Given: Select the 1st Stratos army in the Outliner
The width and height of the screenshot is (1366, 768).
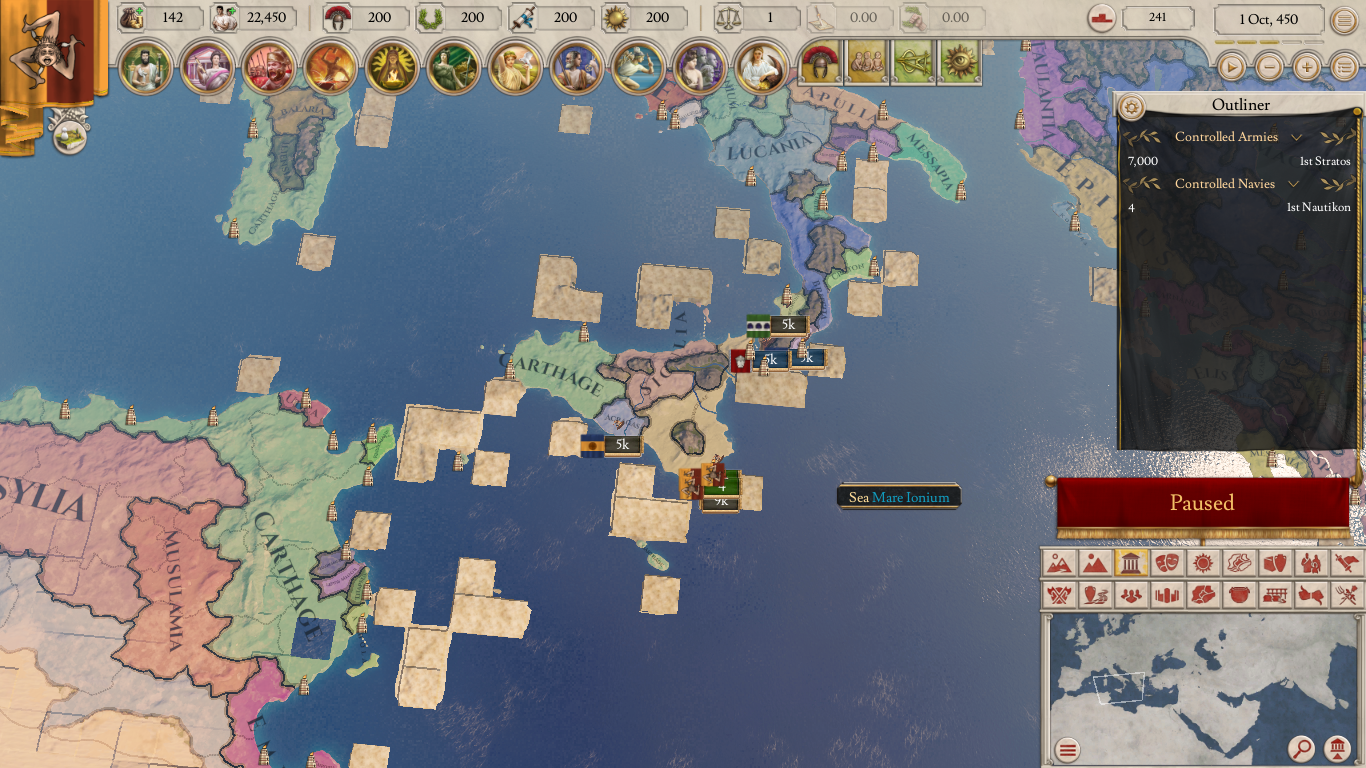Looking at the screenshot, I should [1326, 161].
